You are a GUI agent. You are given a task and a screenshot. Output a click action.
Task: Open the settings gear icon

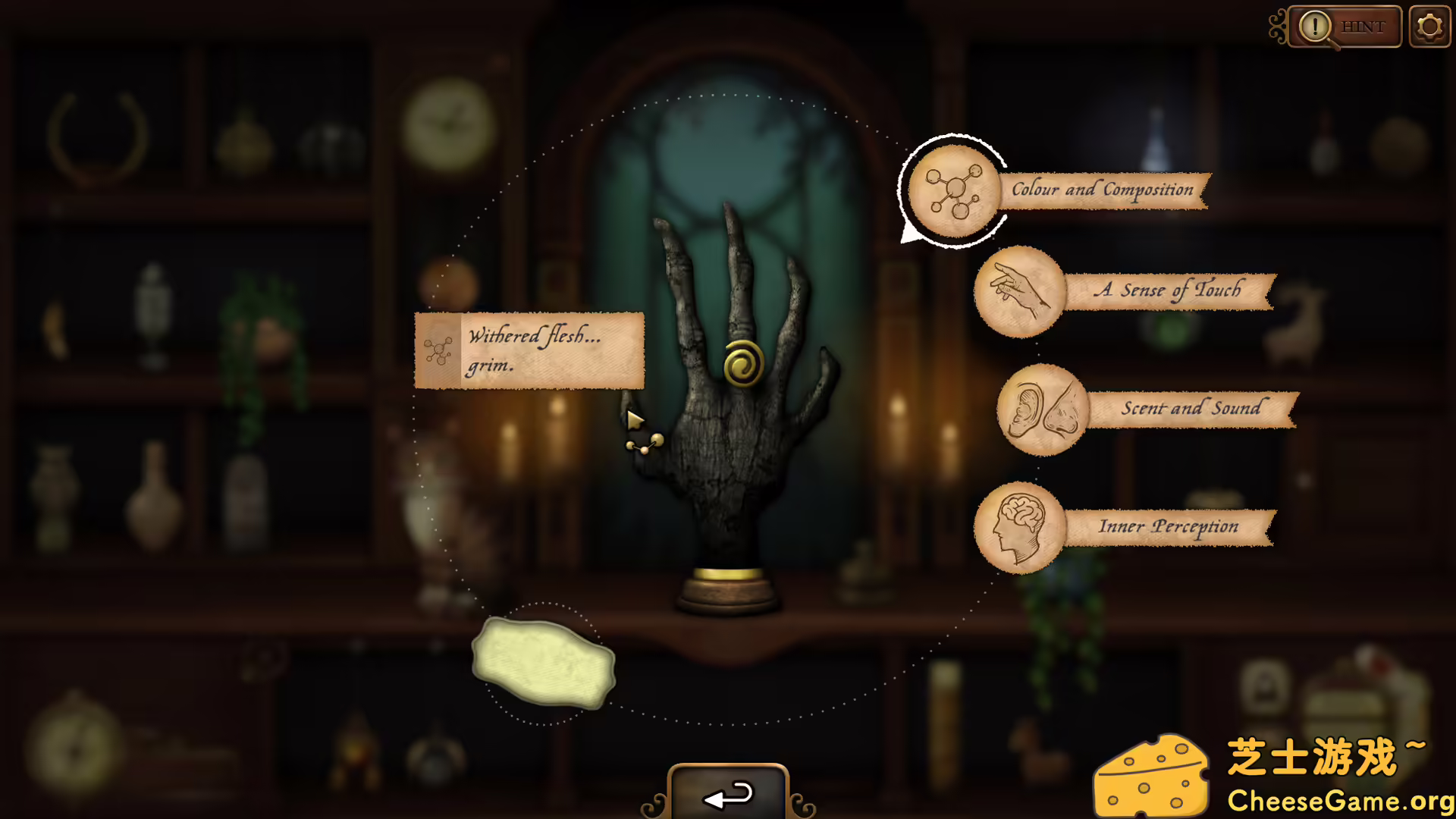point(1429,26)
